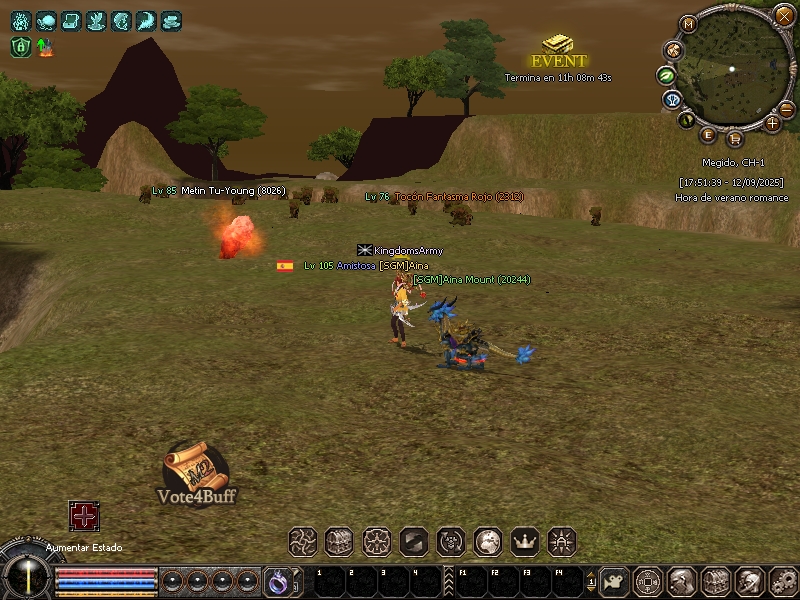
Task: Open the yellow EVENT chest
Action: (x=557, y=45)
